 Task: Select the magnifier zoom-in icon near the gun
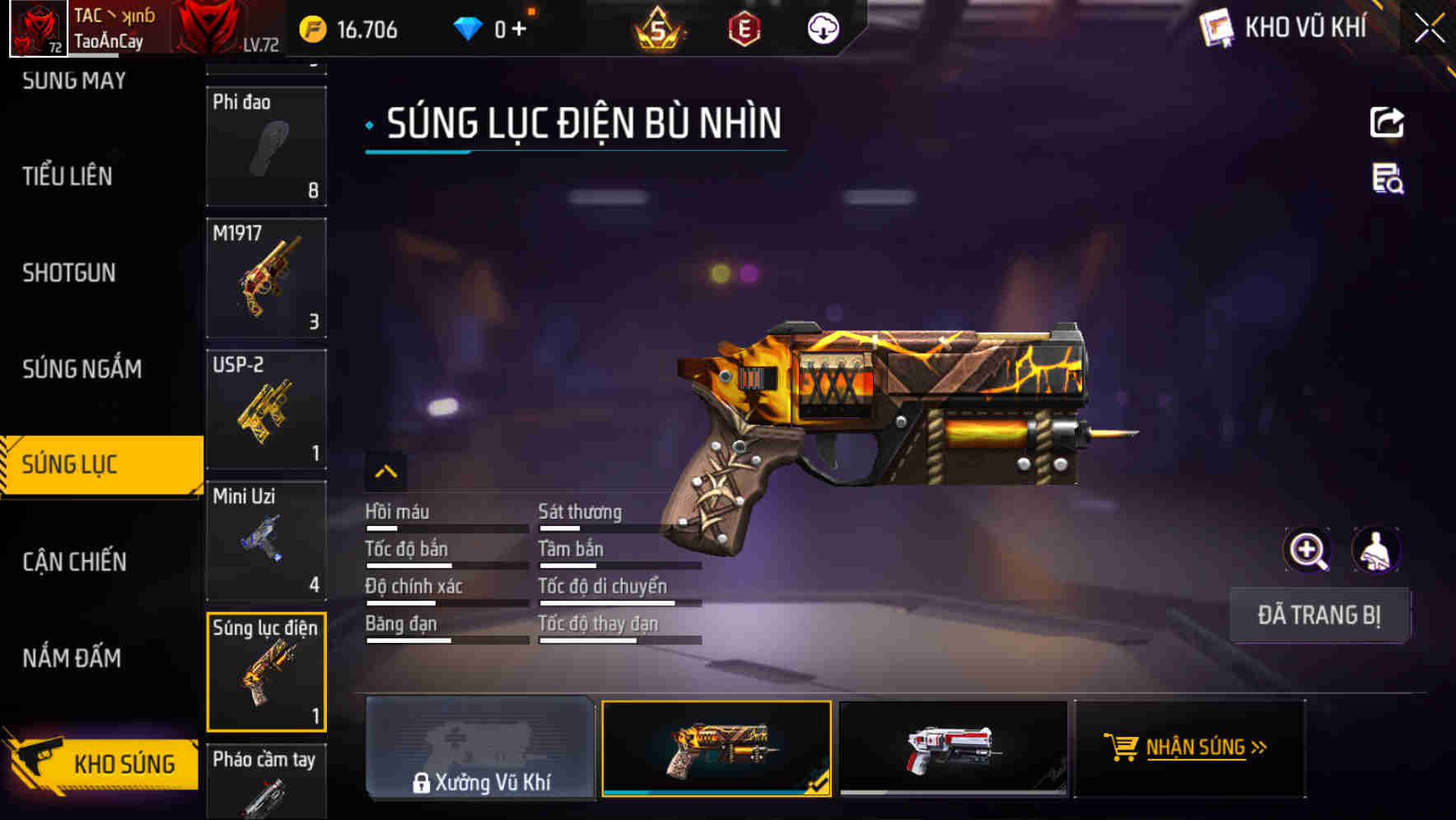coord(1308,549)
